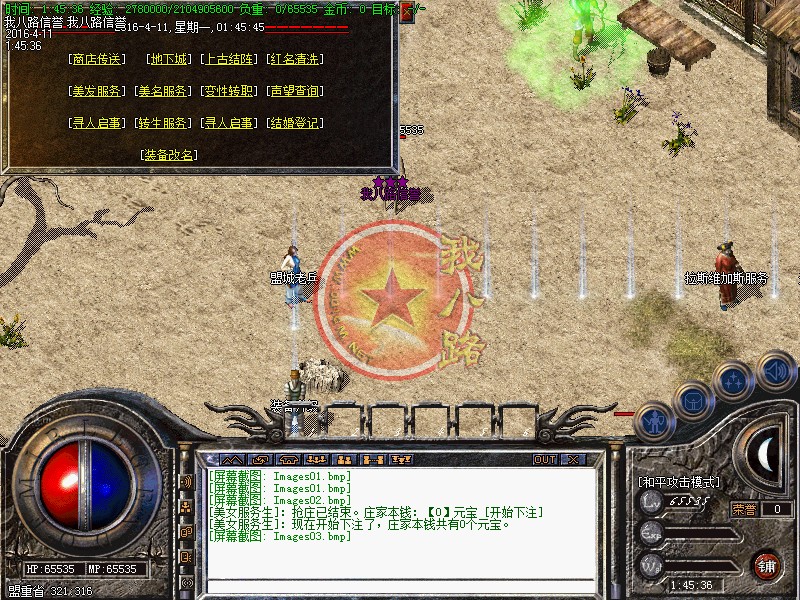
Task: Choose the 转生服务 rebirth service
Action: pyautogui.click(x=163, y=123)
